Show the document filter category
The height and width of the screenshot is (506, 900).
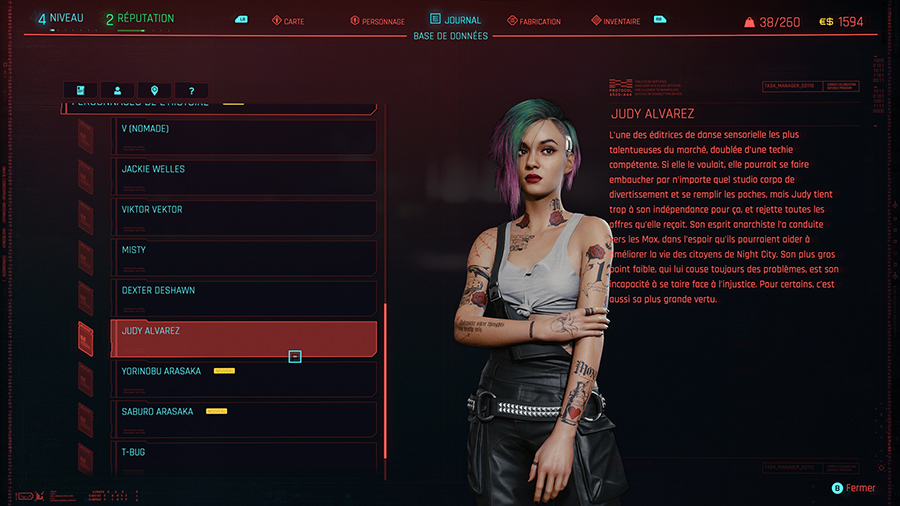pos(80,90)
